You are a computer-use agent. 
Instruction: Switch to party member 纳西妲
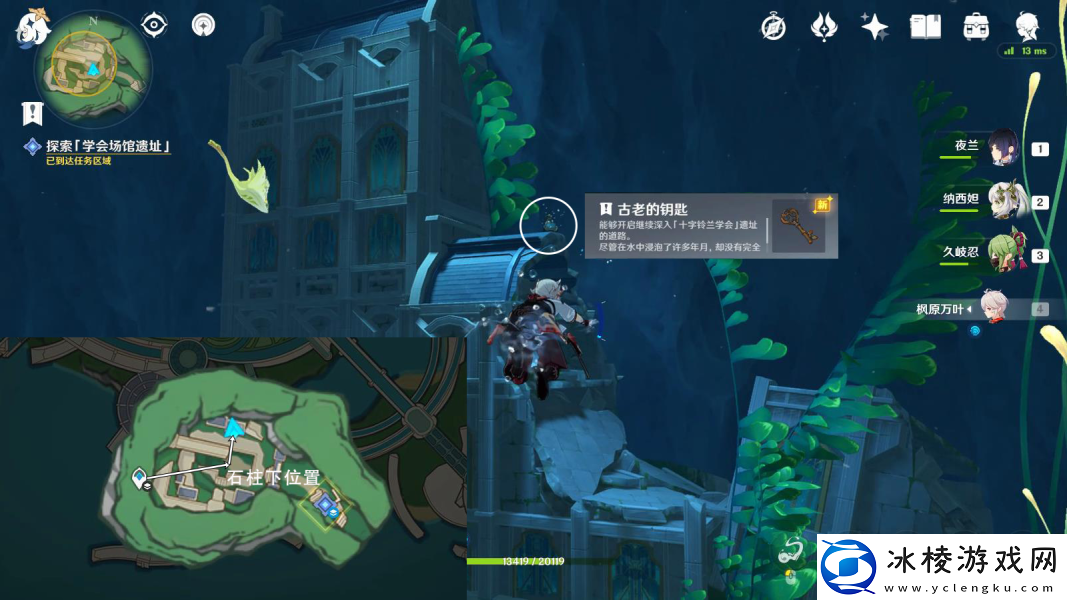click(1002, 202)
